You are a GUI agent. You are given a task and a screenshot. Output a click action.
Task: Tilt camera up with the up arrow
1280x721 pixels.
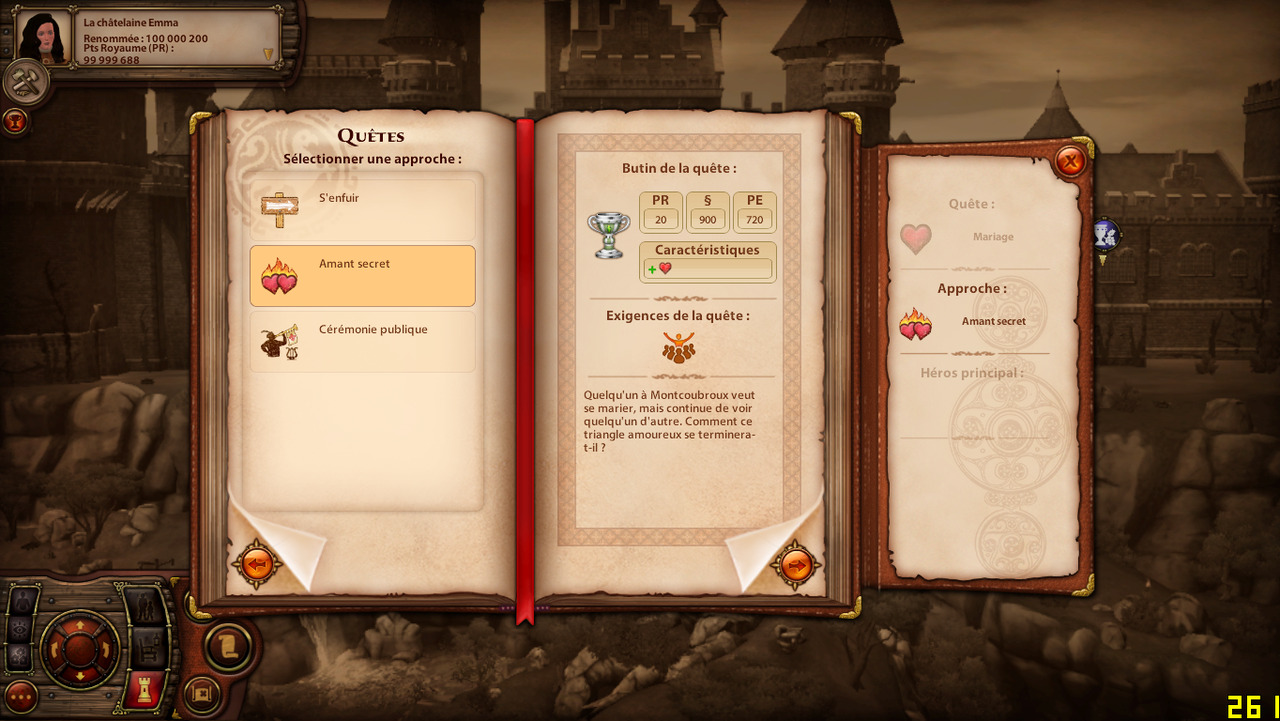[x=81, y=626]
